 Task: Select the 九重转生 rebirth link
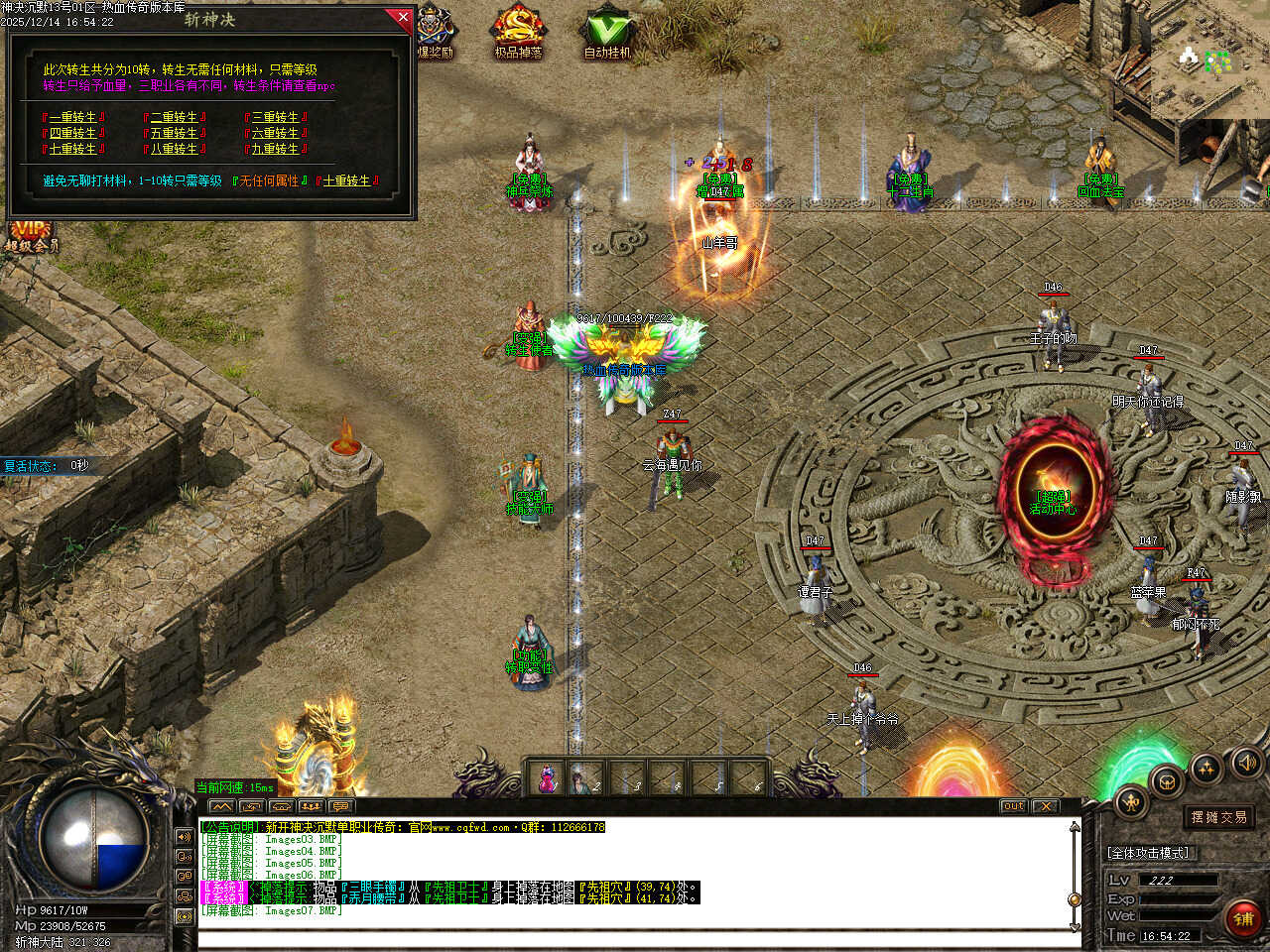[x=275, y=149]
